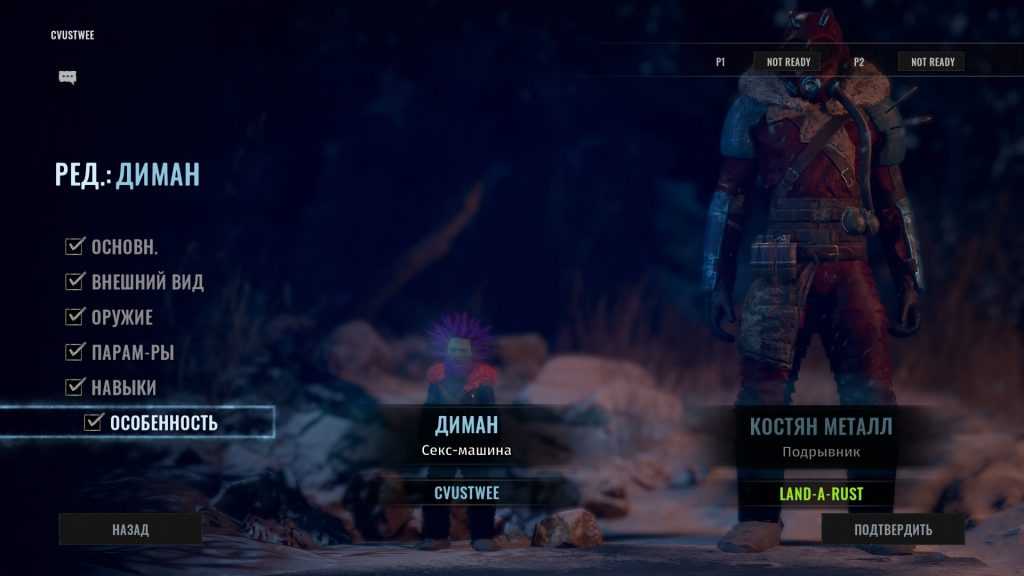The width and height of the screenshot is (1024, 576).
Task: Toggle P1 Not Ready status
Action: point(787,62)
